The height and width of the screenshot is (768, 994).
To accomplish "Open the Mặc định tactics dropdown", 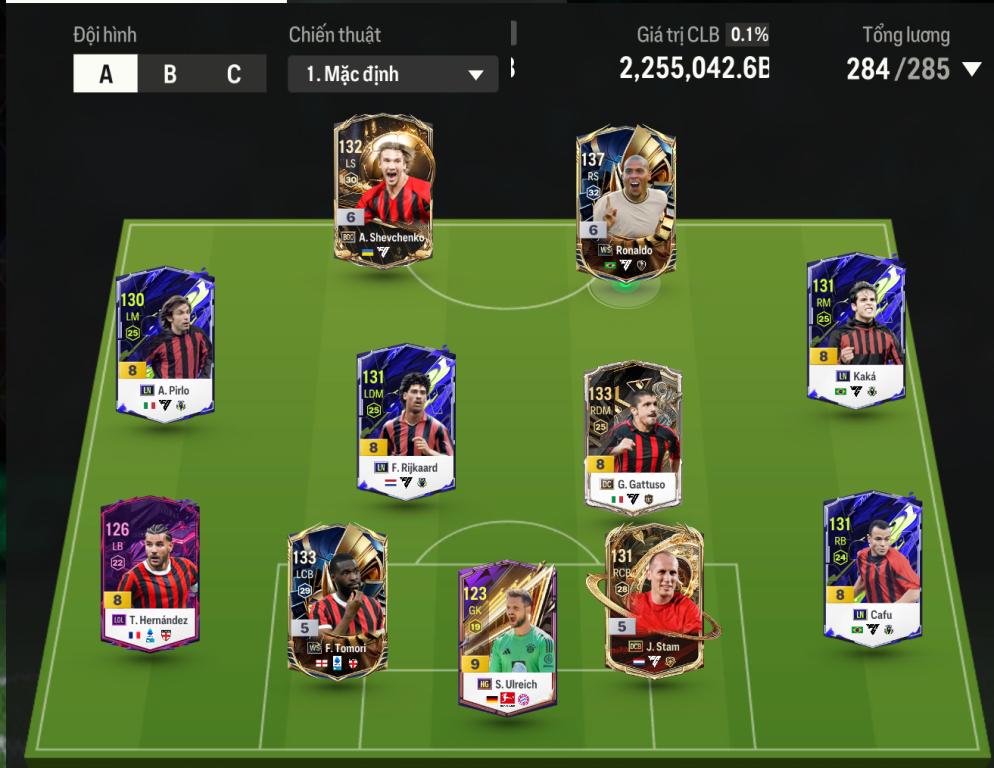I will coord(393,74).
